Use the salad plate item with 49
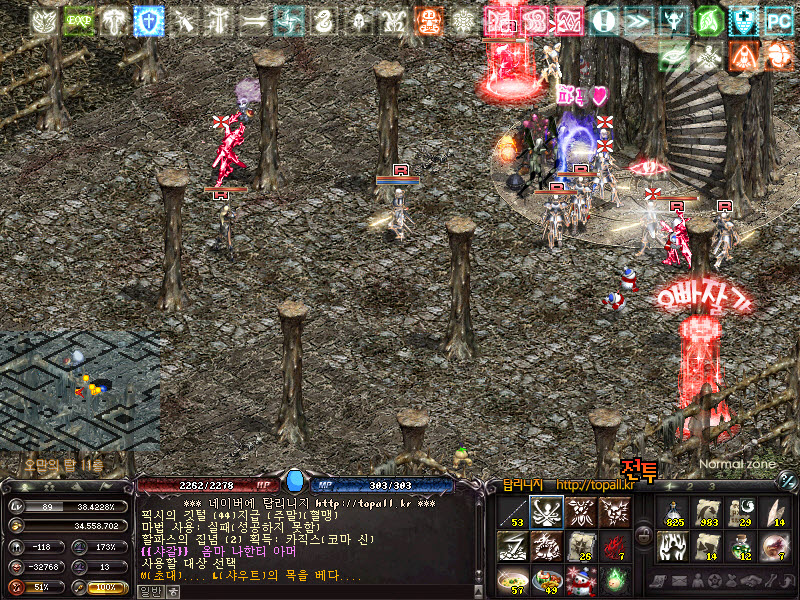Image resolution: width=800 pixels, height=600 pixels. point(546,579)
